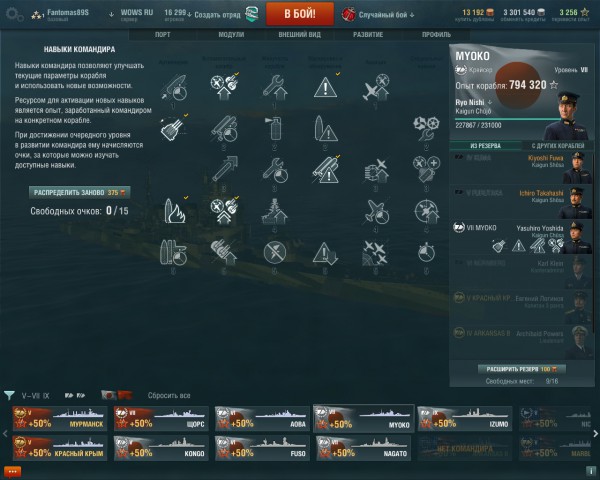The height and width of the screenshot is (480, 600).
Task: Show the ПРОФИЛЬ tab
Action: coord(436,34)
